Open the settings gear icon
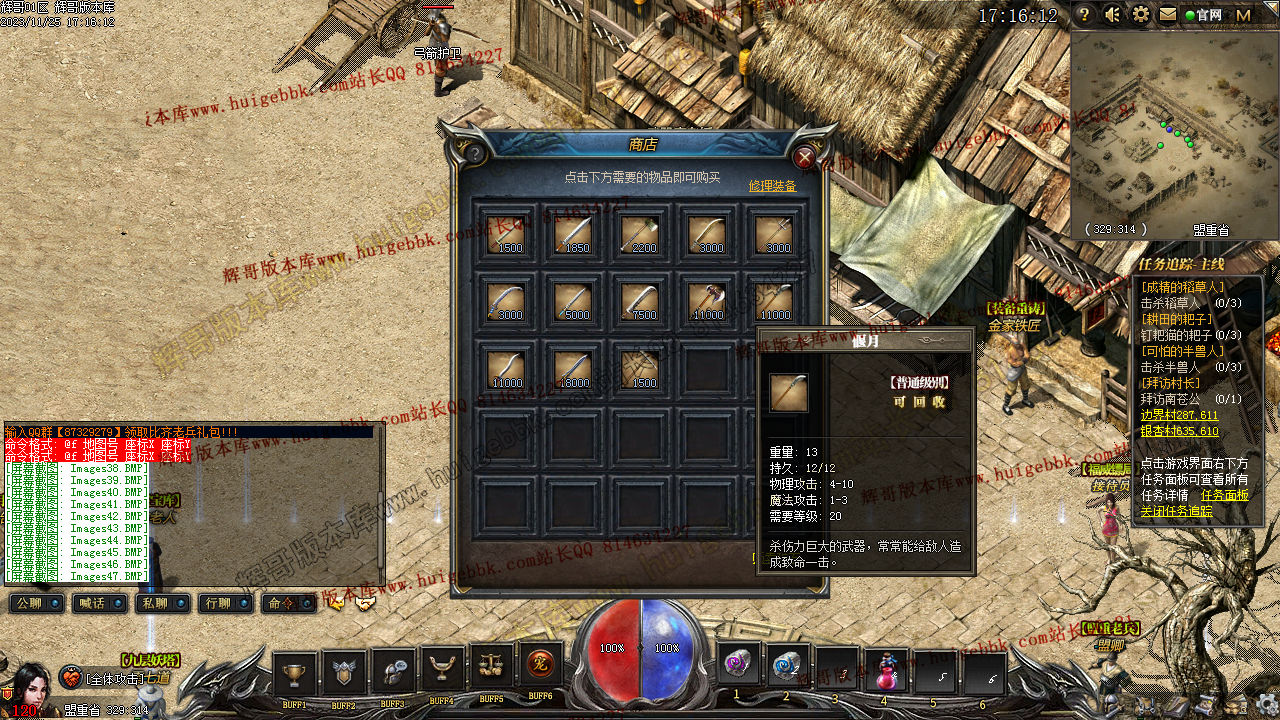The height and width of the screenshot is (720, 1280). coord(1140,15)
